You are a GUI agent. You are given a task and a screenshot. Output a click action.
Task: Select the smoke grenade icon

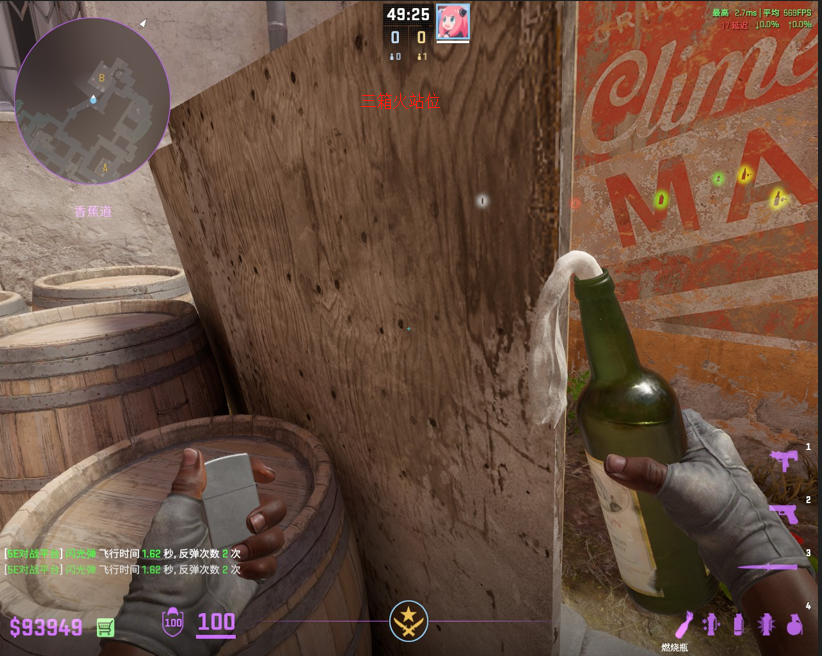point(739,624)
